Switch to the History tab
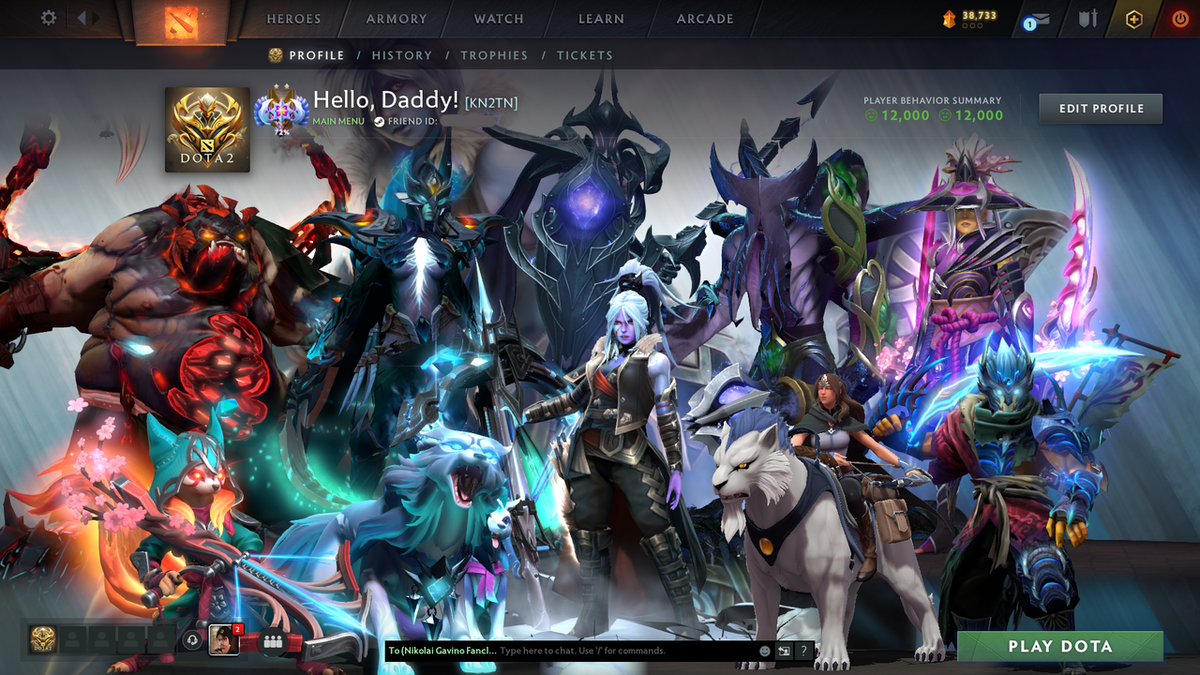The image size is (1200, 675). point(402,56)
